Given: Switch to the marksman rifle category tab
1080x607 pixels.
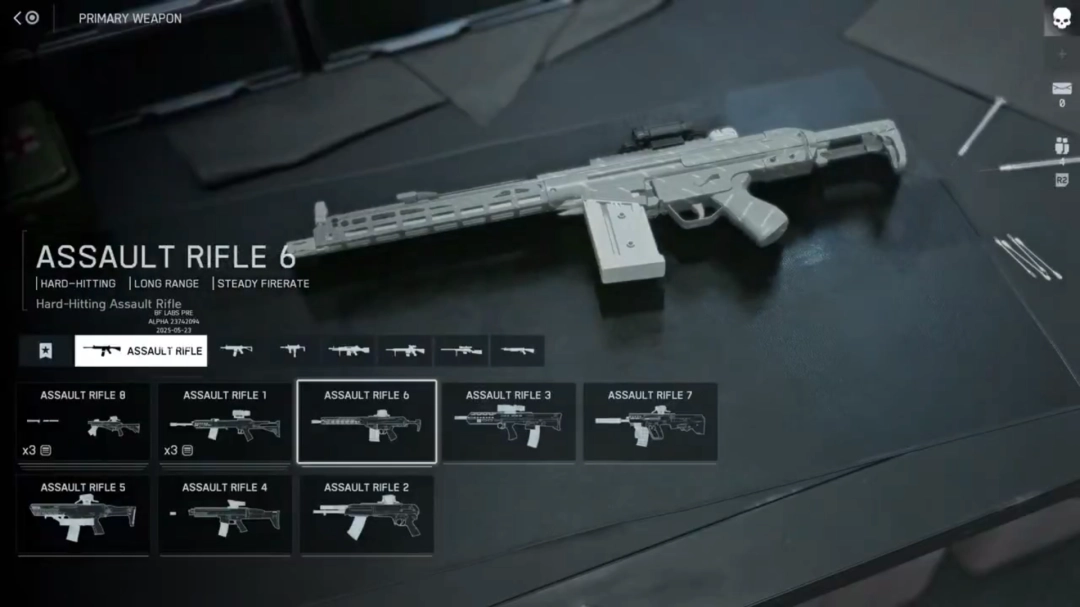Looking at the screenshot, I should [405, 351].
